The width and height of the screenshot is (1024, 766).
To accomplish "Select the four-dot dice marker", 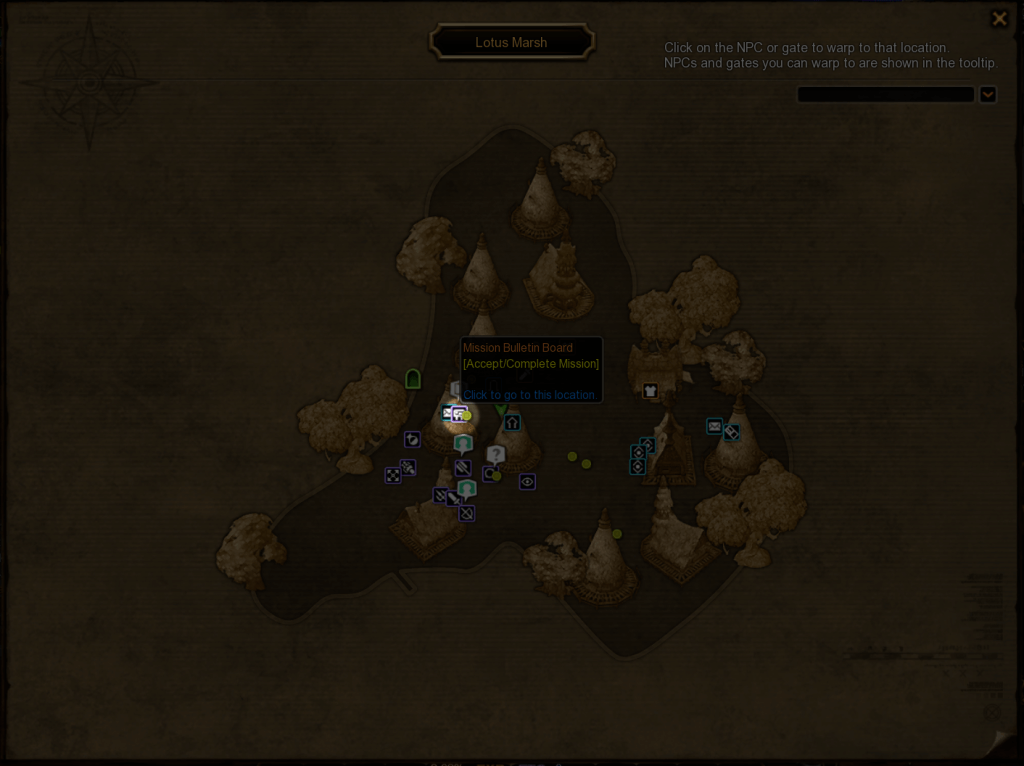I will click(x=393, y=476).
